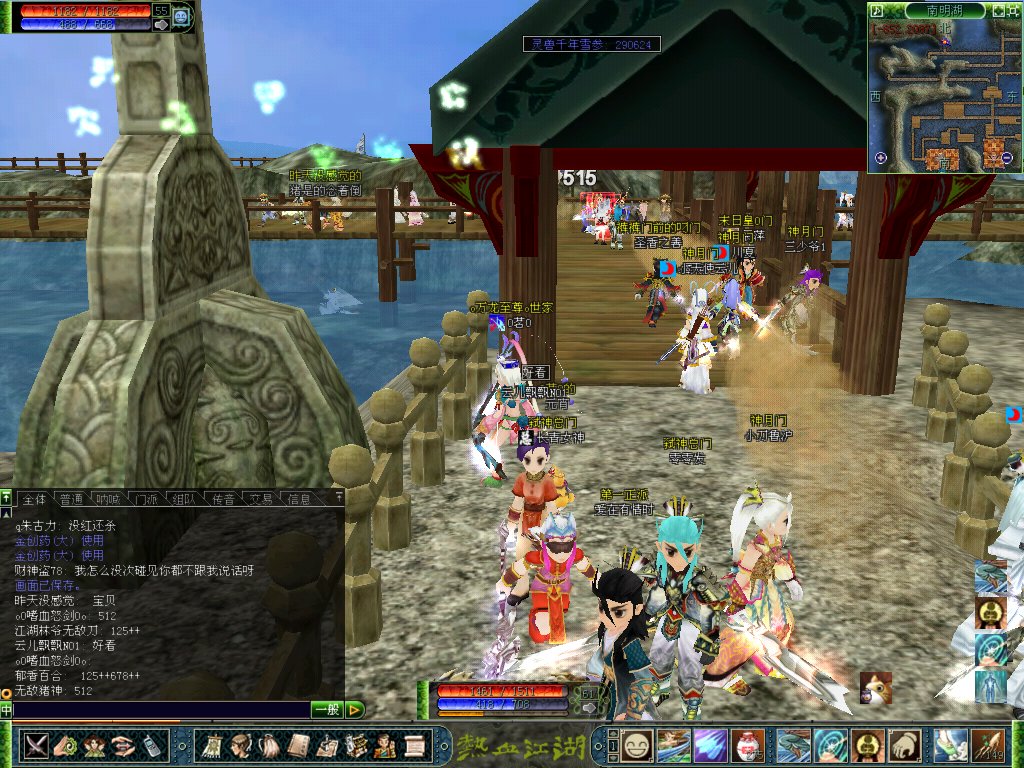The image size is (1024, 768).
Task: Select the two hands trade icon
Action: [x=124, y=745]
